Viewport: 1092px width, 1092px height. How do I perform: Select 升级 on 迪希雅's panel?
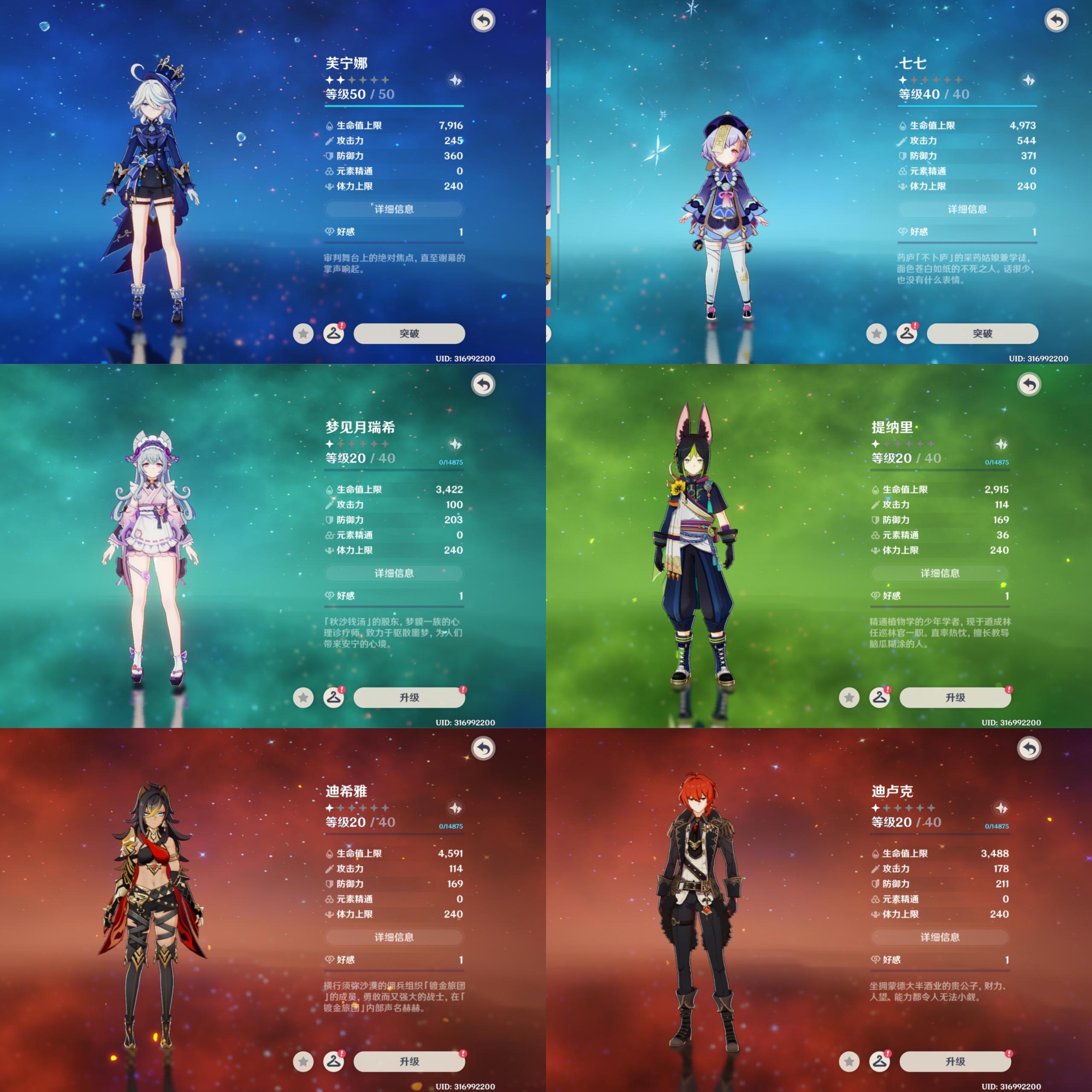pyautogui.click(x=409, y=1061)
